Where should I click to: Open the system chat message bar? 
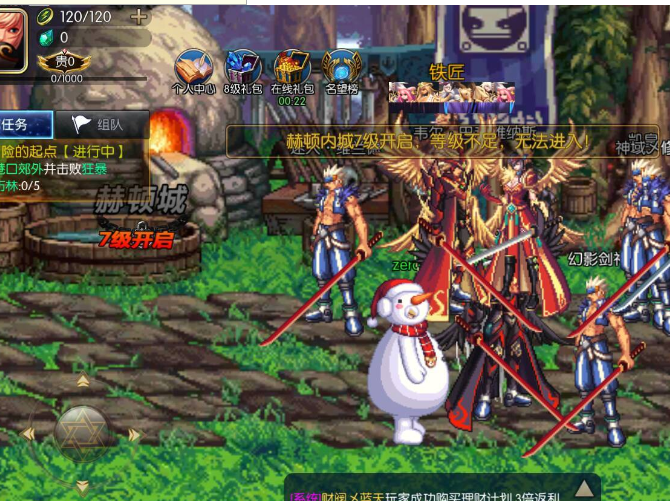tap(430, 492)
